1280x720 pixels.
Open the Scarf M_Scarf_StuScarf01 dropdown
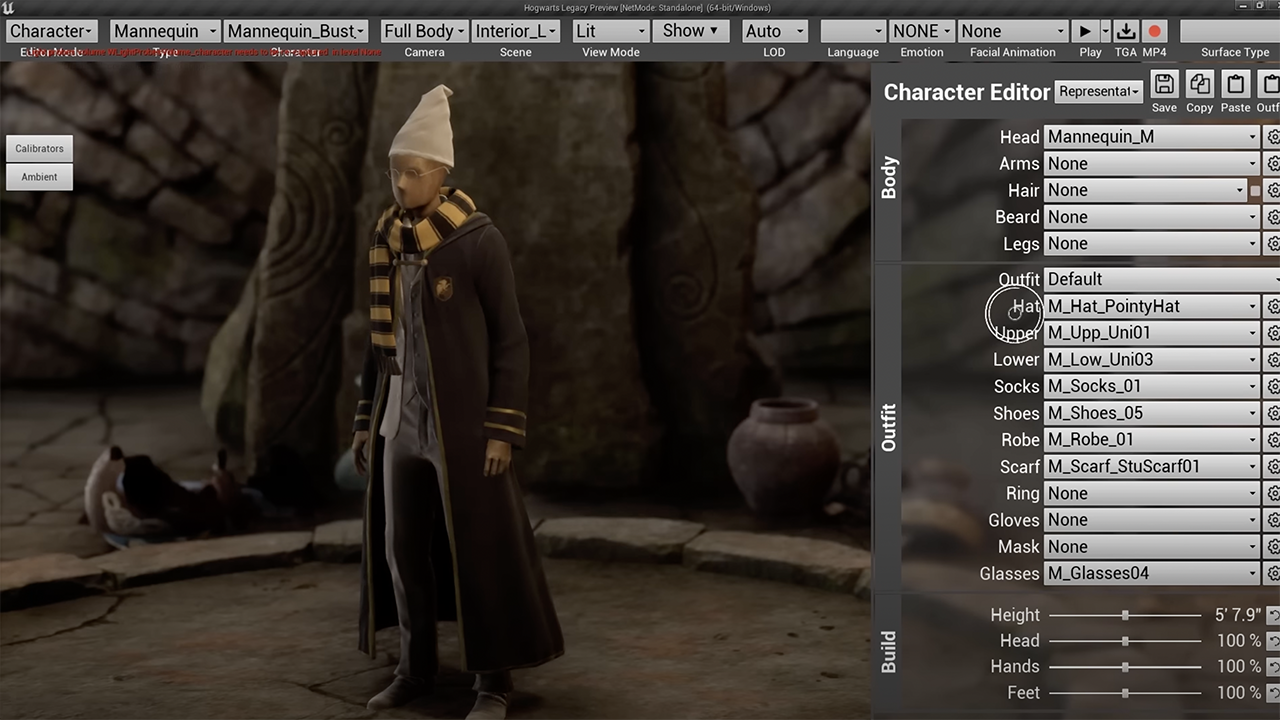pyautogui.click(x=1151, y=467)
